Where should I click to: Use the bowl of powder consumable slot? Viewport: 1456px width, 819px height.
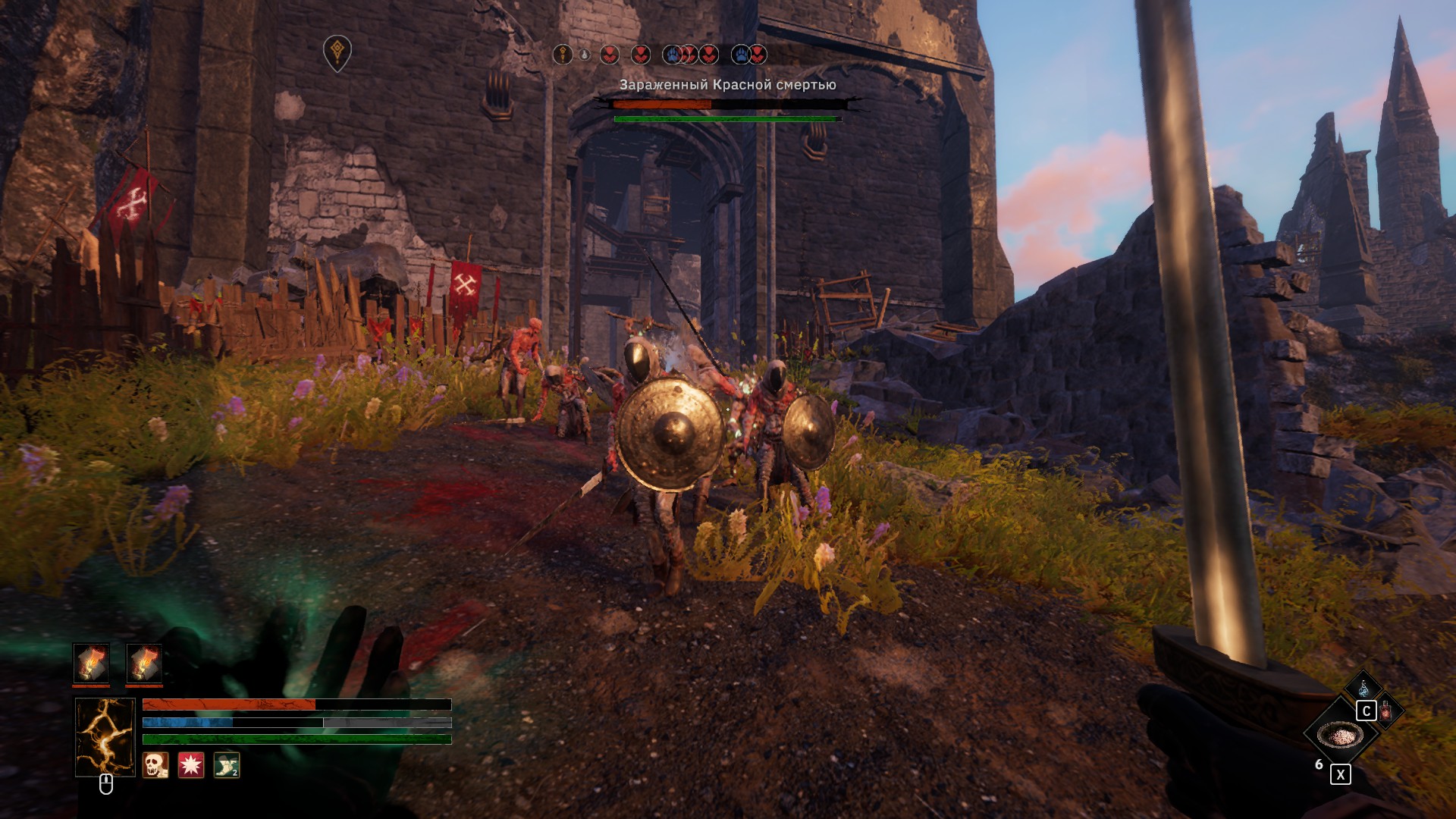click(x=1340, y=735)
